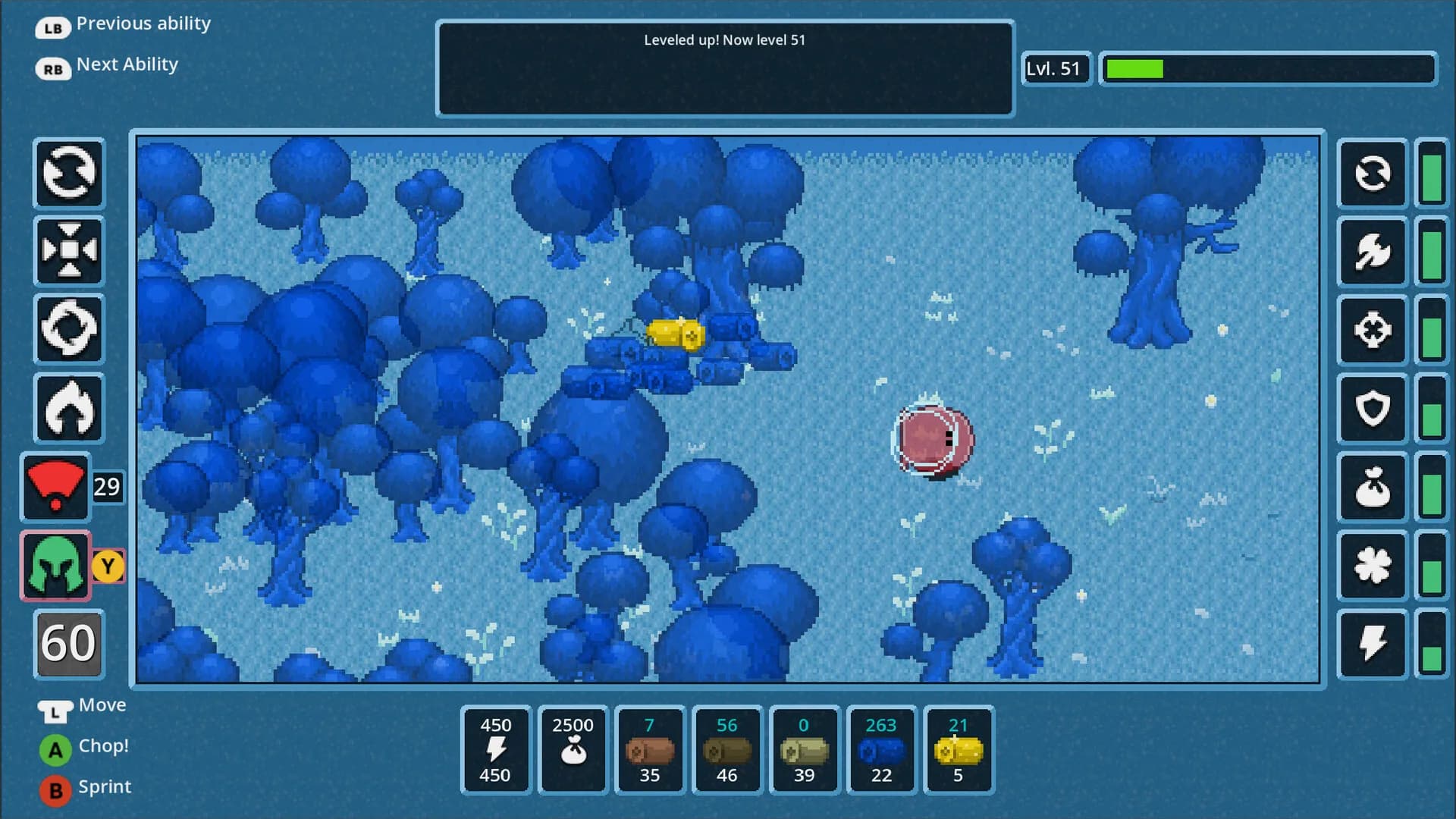Activate the flame ability icon
This screenshot has width=1456, height=819.
coord(69,408)
